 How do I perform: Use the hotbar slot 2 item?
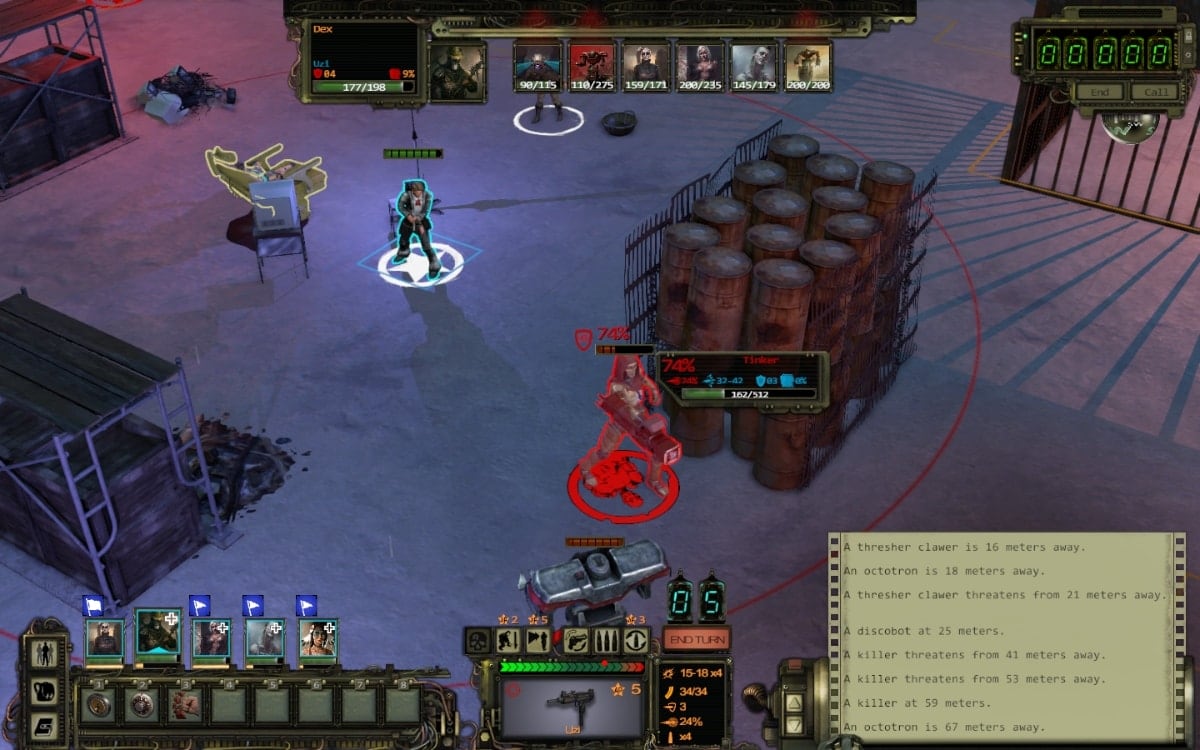(x=142, y=705)
